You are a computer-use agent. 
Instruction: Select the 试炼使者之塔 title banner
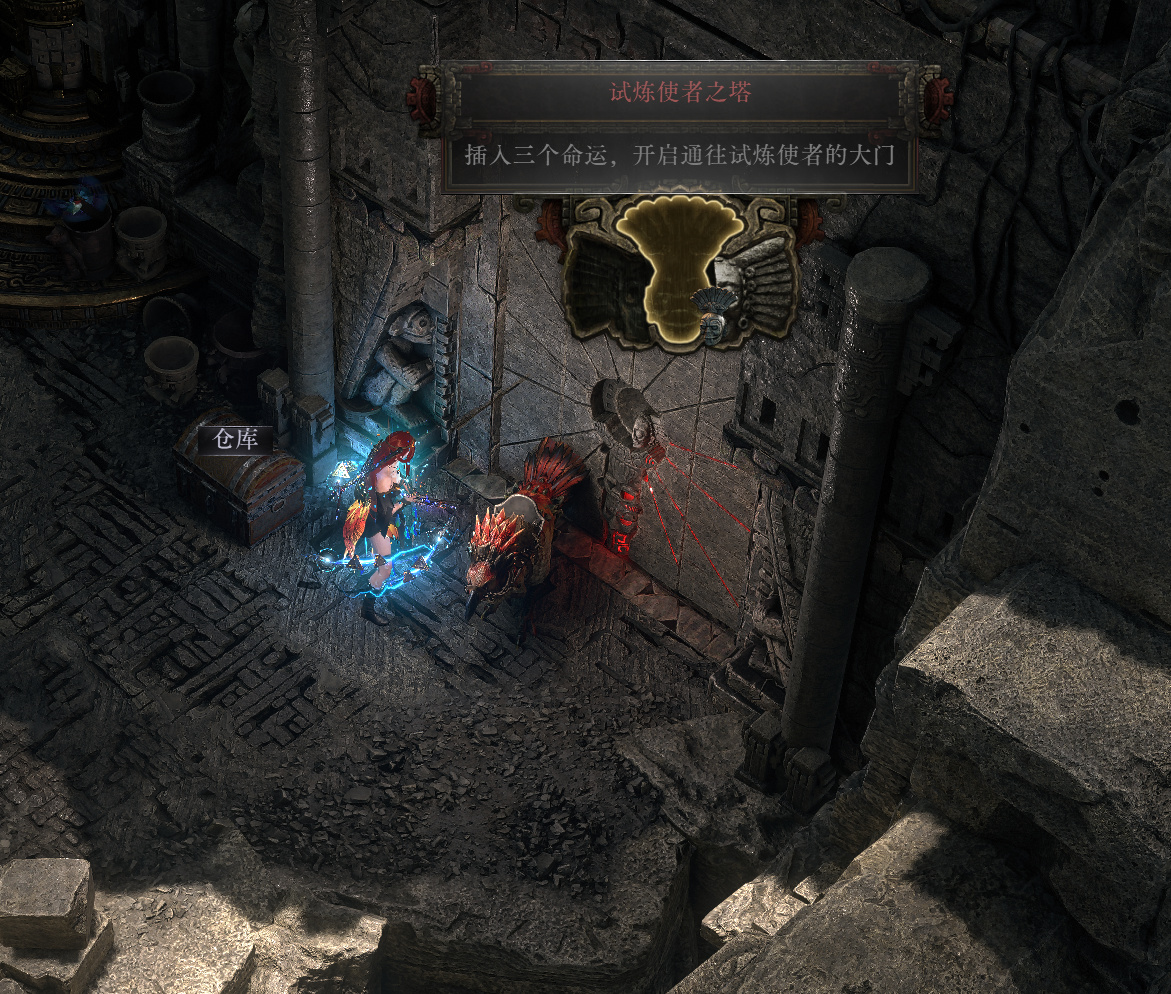[x=680, y=94]
